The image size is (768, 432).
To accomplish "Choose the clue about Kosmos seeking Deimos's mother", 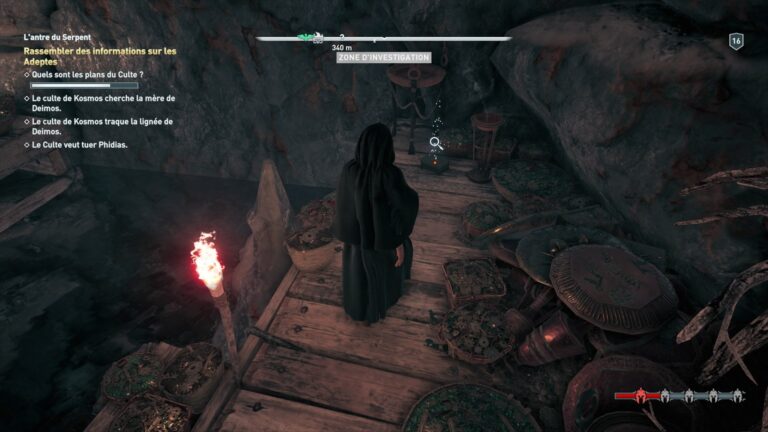I will pos(103,103).
